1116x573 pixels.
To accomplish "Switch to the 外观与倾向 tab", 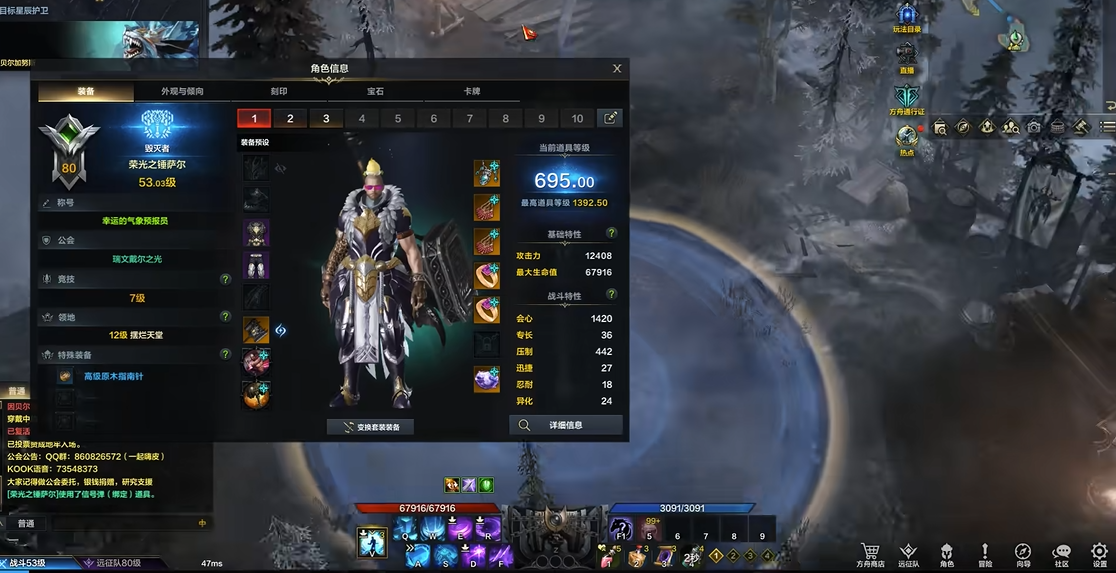I will [x=182, y=91].
